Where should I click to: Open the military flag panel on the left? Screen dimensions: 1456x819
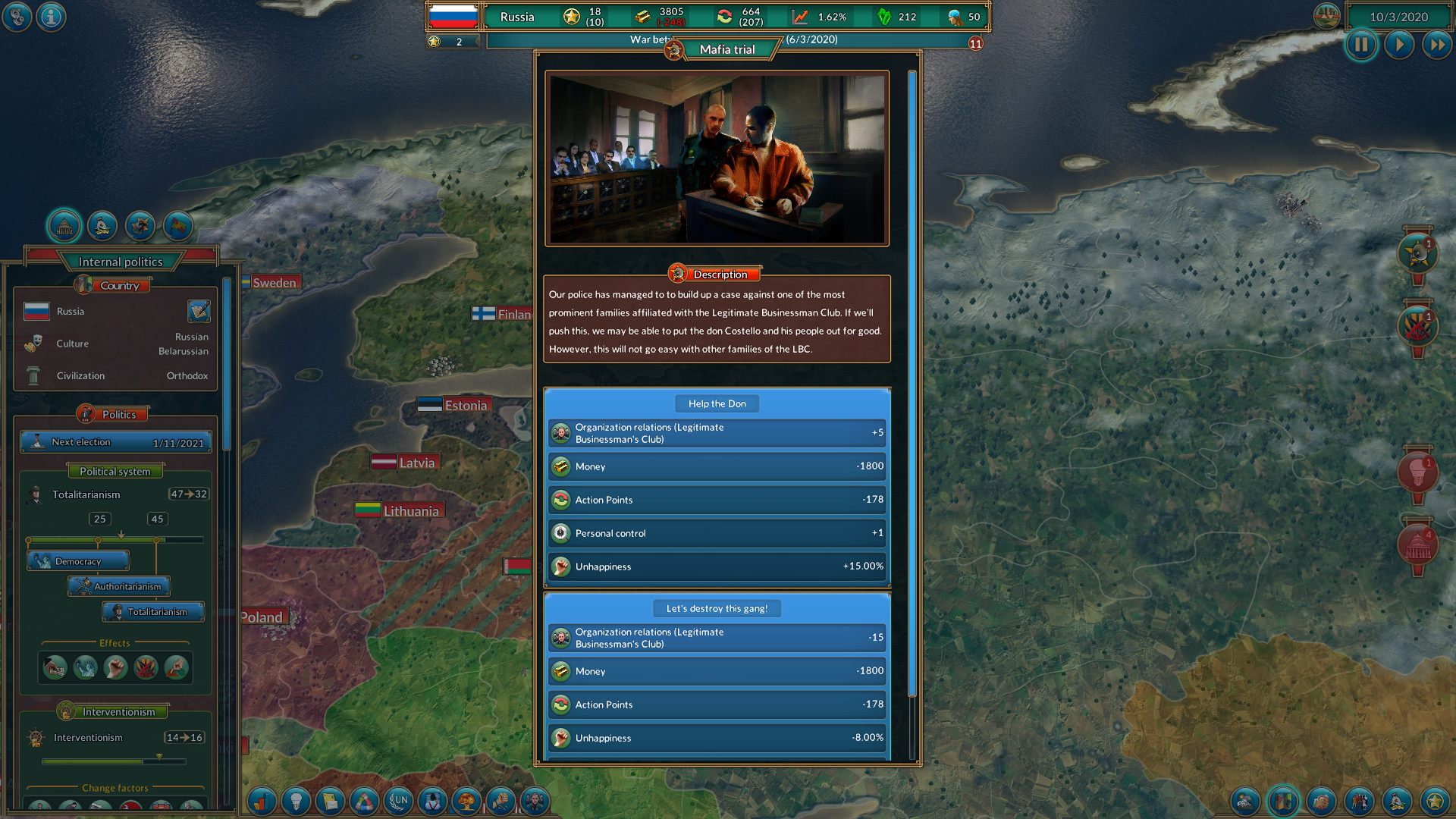click(177, 225)
